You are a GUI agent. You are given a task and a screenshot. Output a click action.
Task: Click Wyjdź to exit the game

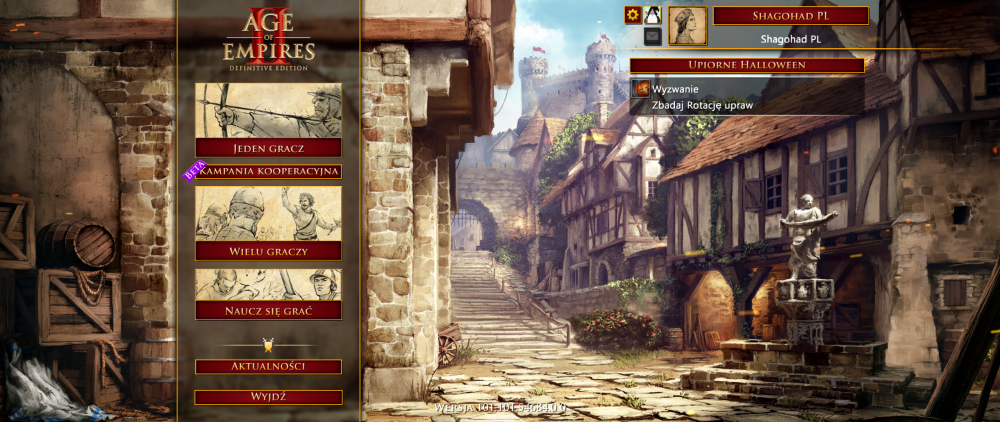[x=268, y=397]
